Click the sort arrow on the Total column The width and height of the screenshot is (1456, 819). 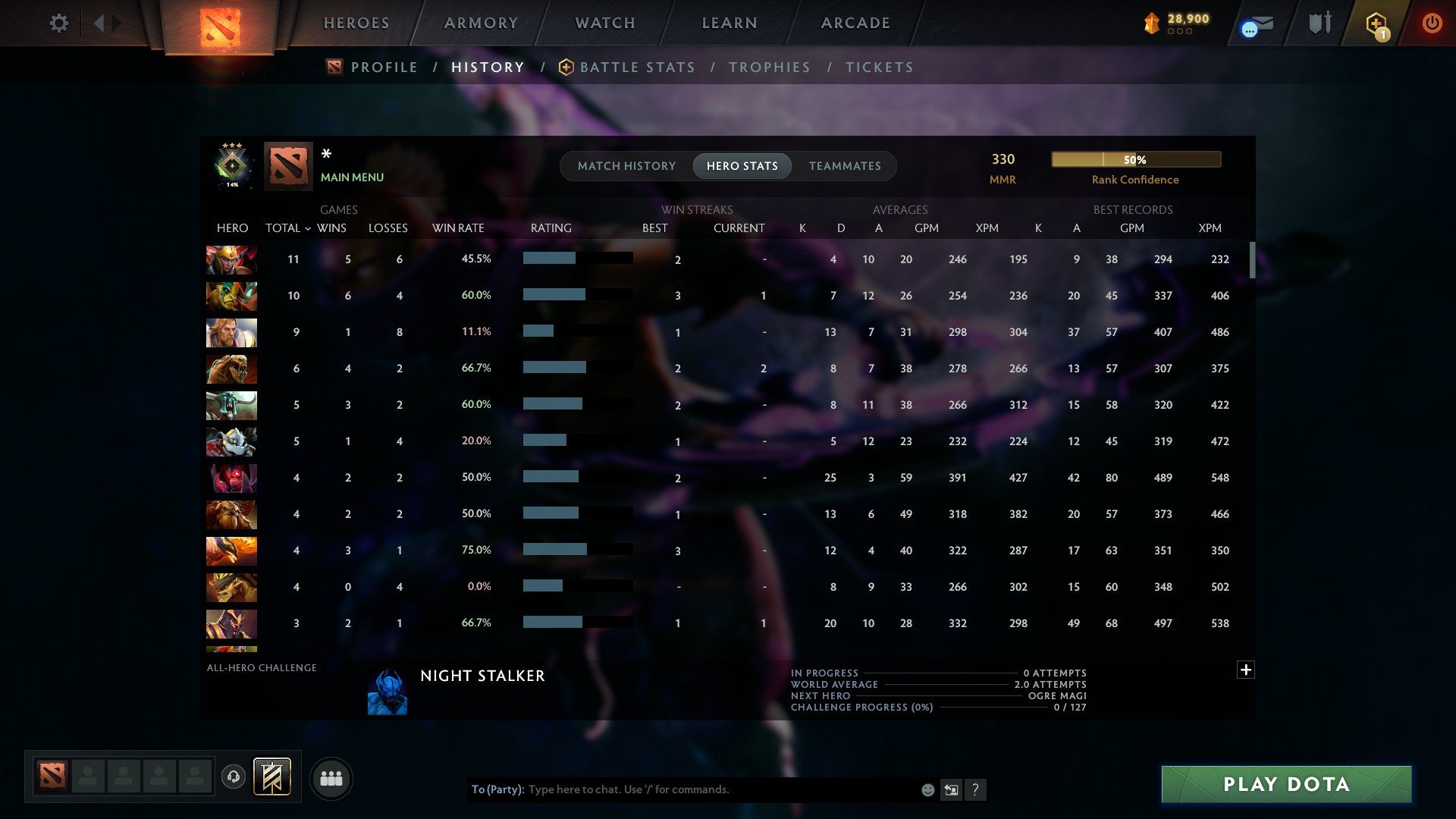tap(307, 227)
